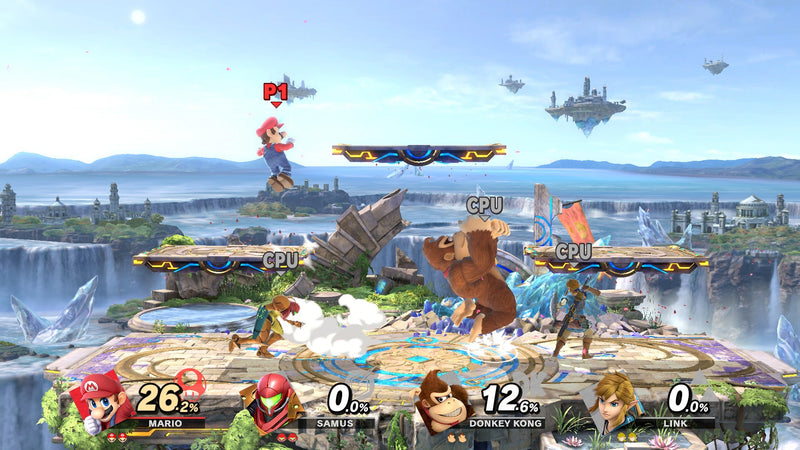Choose Donkey Kong's fighter portrait
This screenshot has width=800, height=450.
(445, 400)
